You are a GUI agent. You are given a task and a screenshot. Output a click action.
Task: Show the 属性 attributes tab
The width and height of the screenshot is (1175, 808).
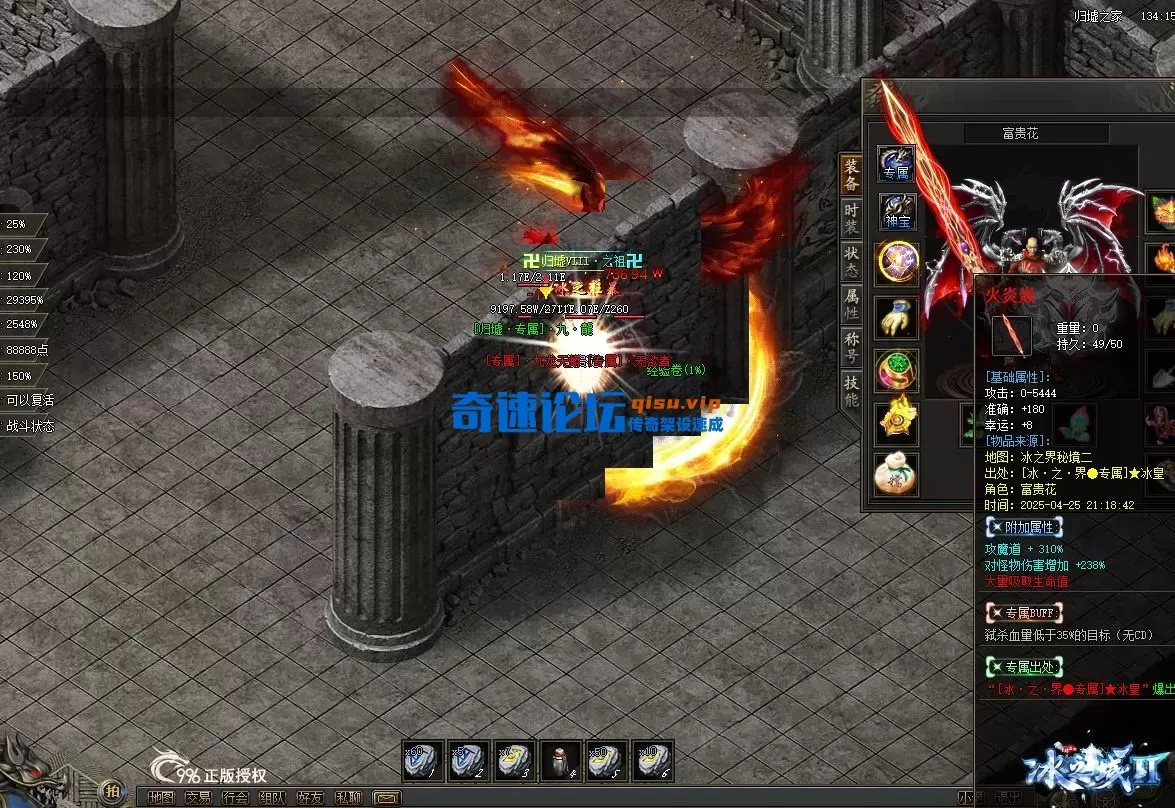click(x=851, y=304)
